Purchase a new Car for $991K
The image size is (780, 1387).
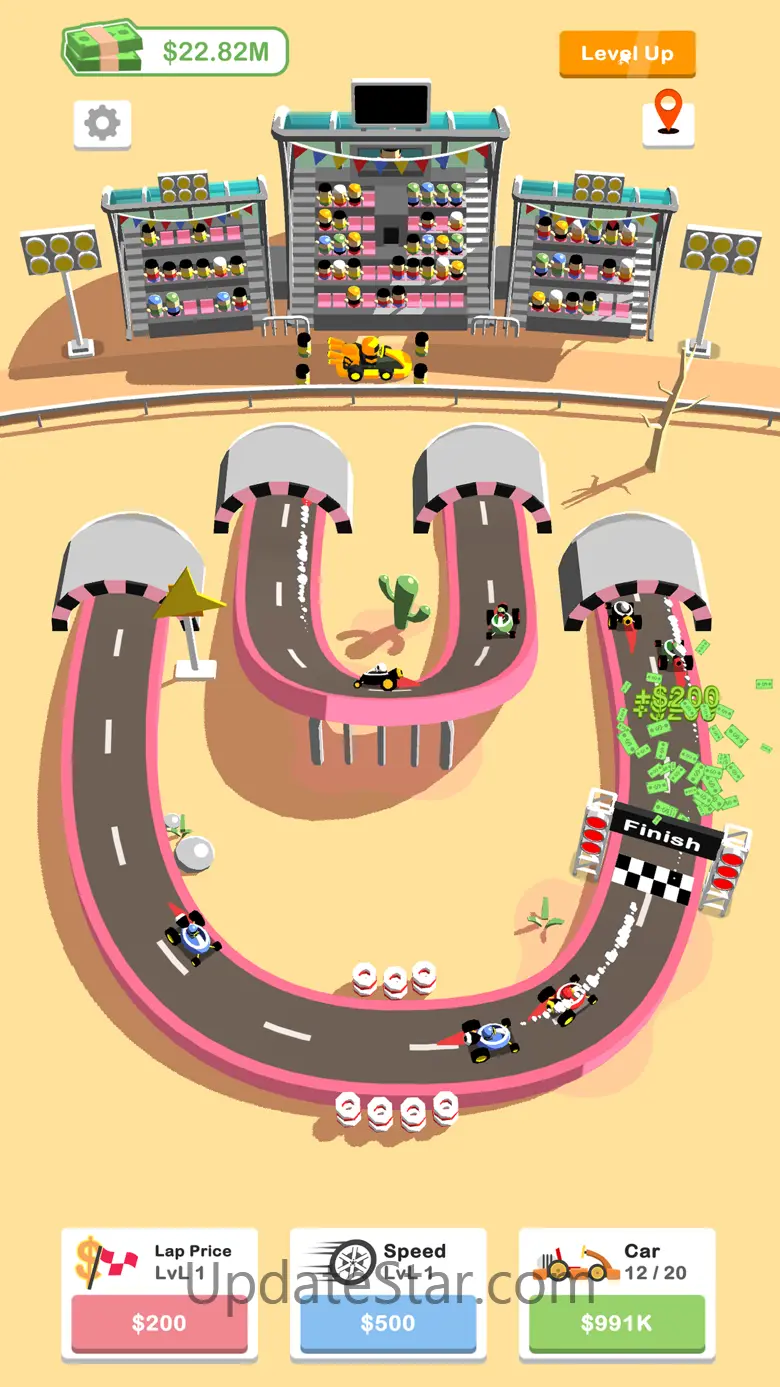(x=616, y=1322)
